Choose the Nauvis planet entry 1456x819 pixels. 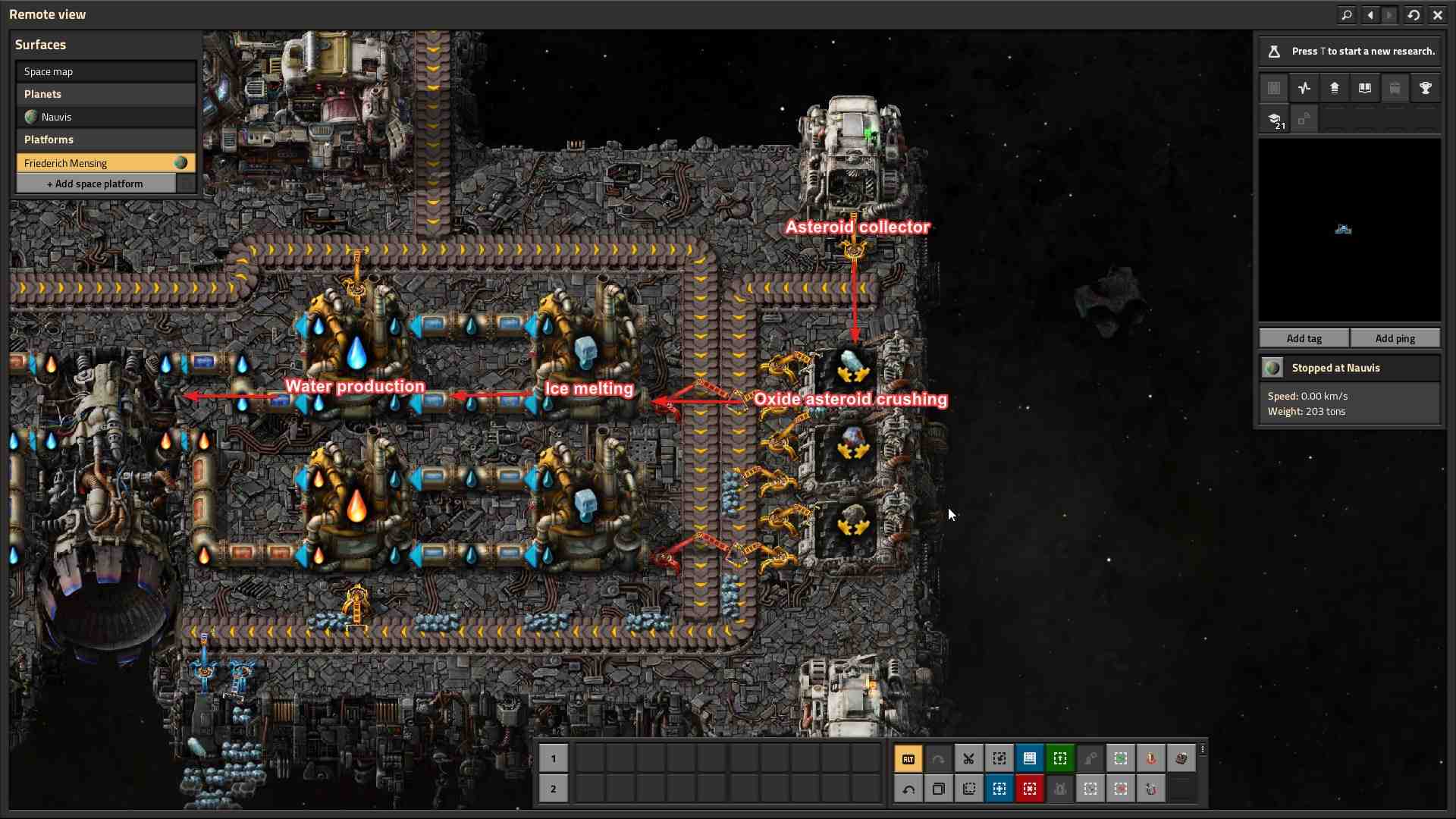click(106, 117)
